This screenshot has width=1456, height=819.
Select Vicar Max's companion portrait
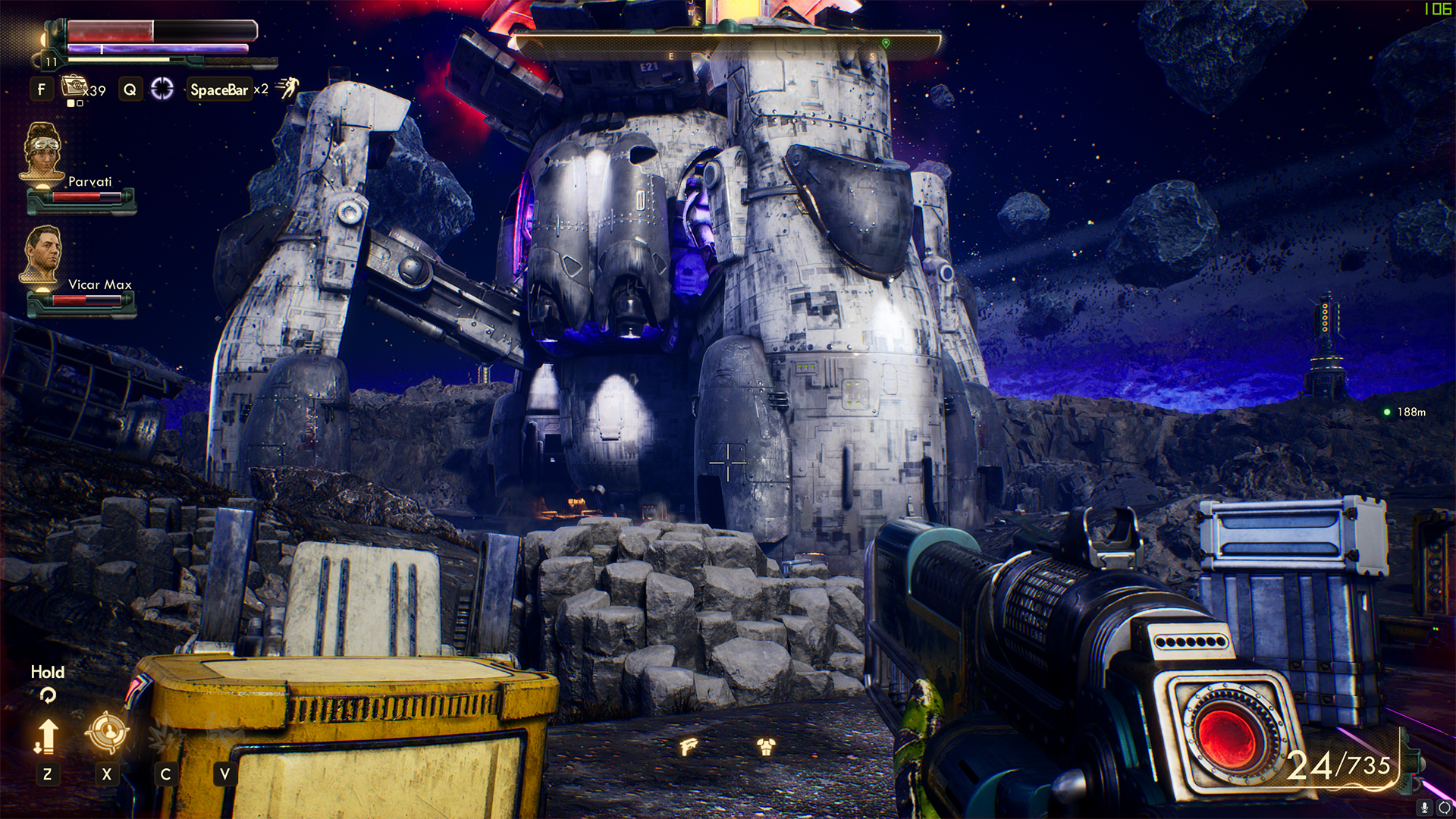[42, 254]
